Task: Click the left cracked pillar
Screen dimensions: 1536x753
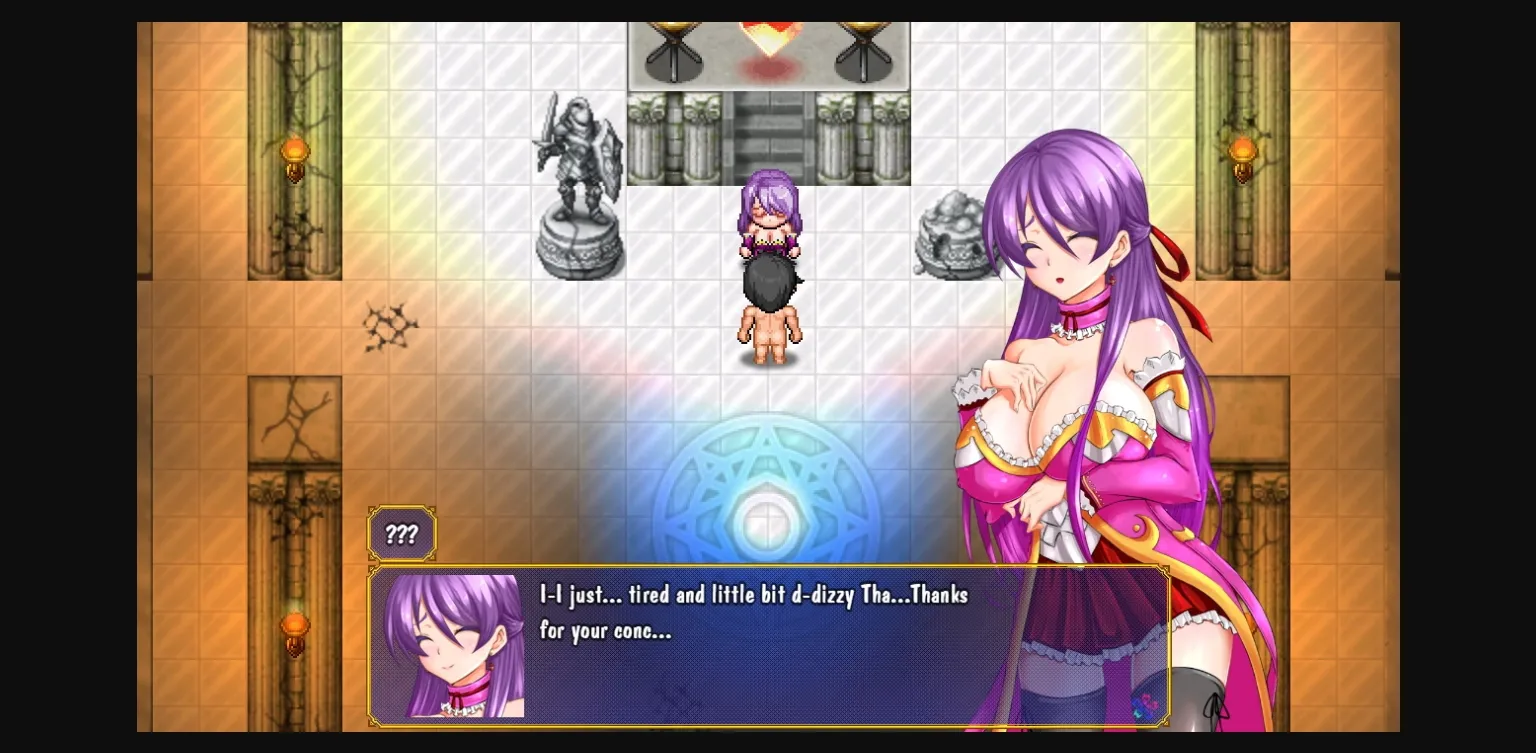Action: click(x=295, y=470)
